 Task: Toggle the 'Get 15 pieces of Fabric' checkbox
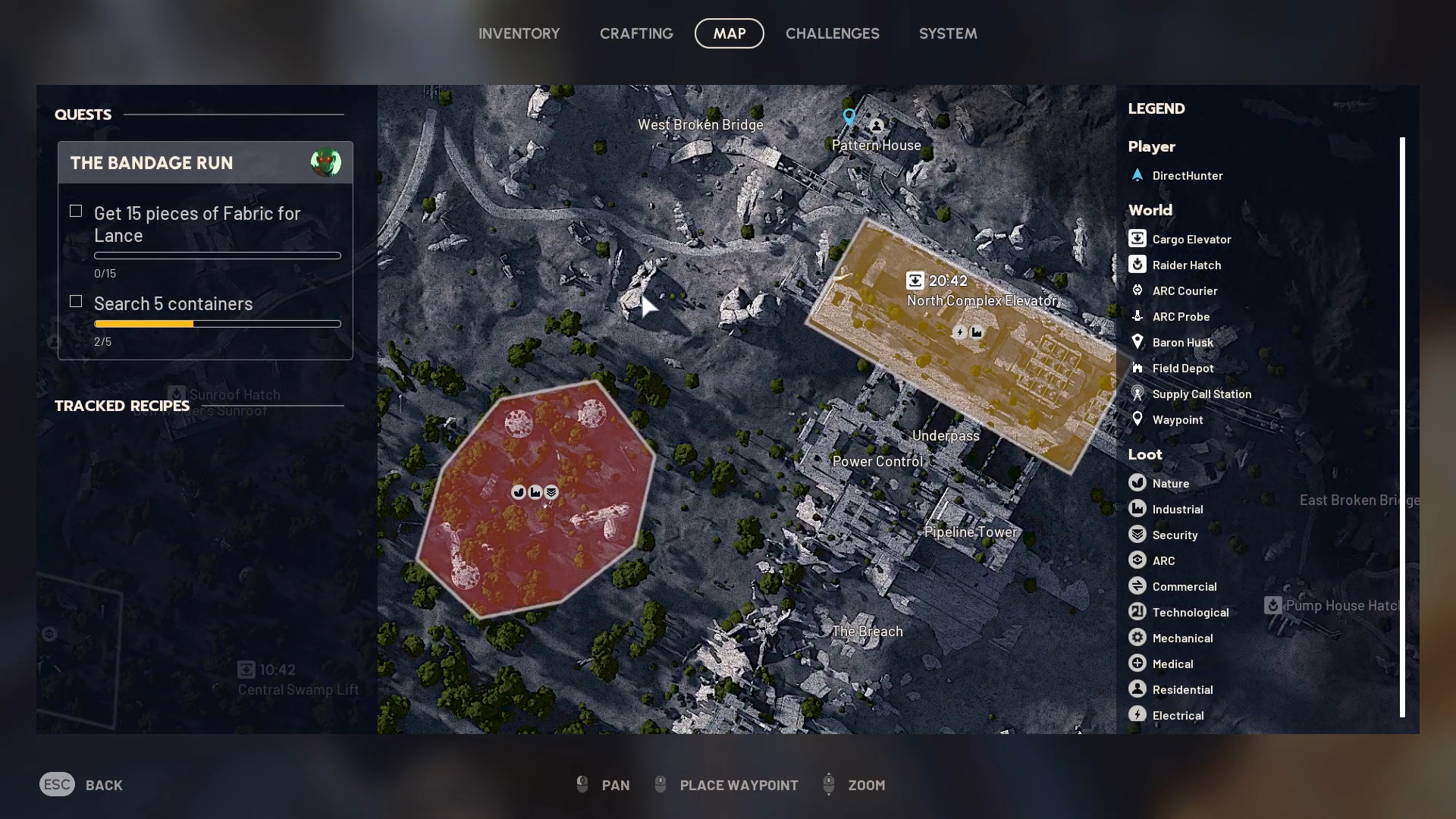76,210
